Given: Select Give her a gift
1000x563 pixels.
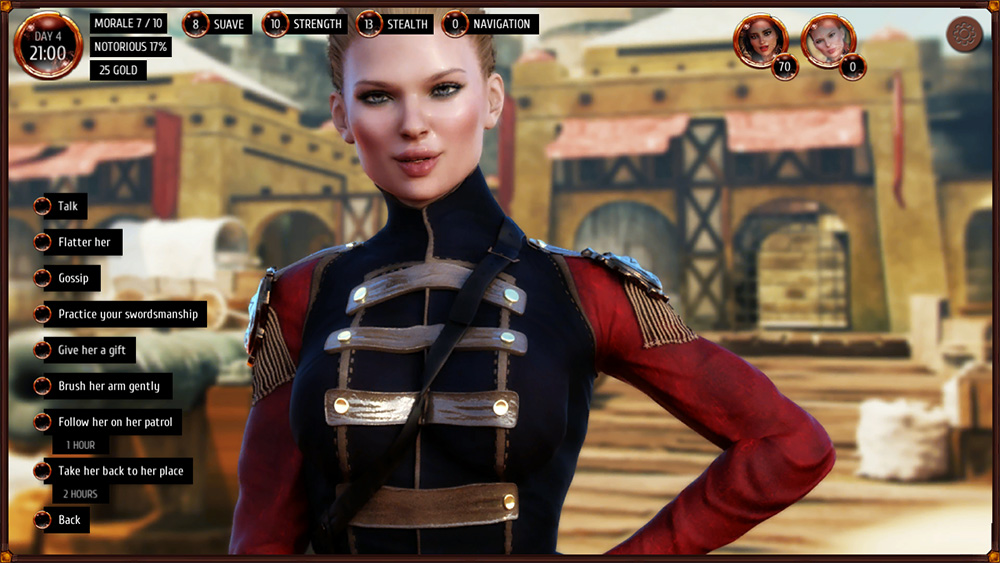Looking at the screenshot, I should pos(91,350).
